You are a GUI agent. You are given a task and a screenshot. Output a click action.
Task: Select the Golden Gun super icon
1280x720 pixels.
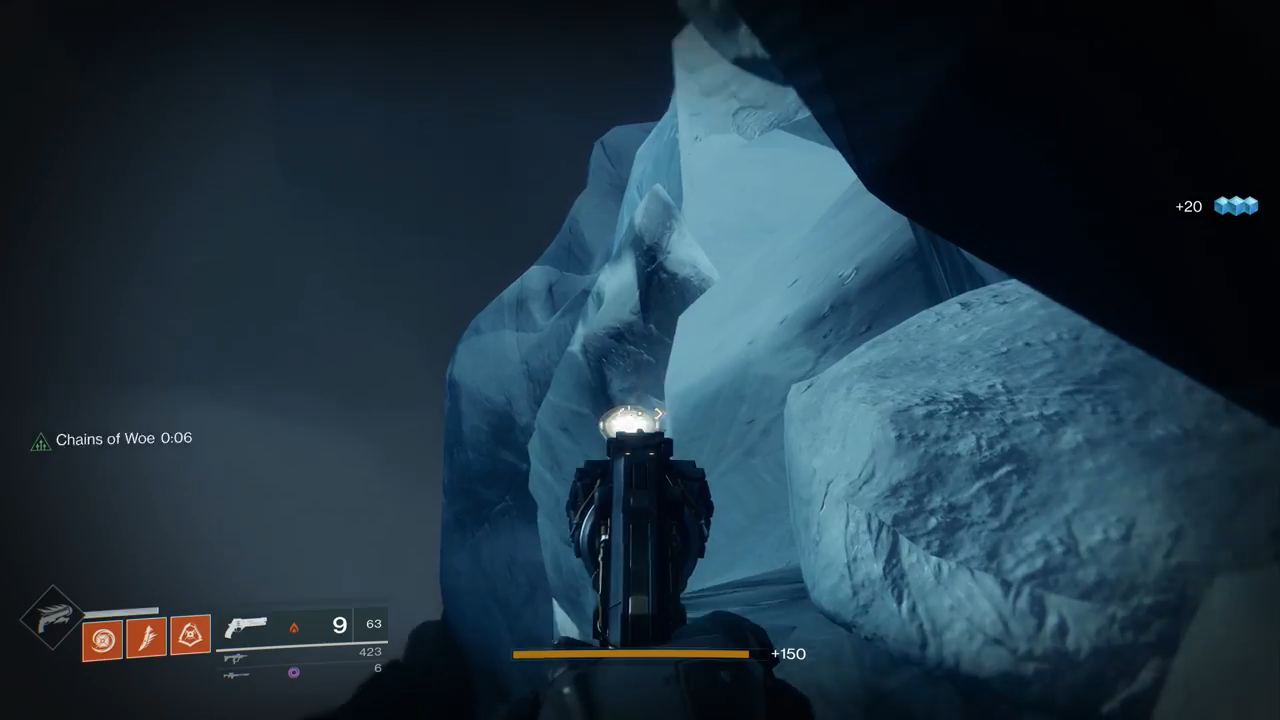[x=52, y=617]
